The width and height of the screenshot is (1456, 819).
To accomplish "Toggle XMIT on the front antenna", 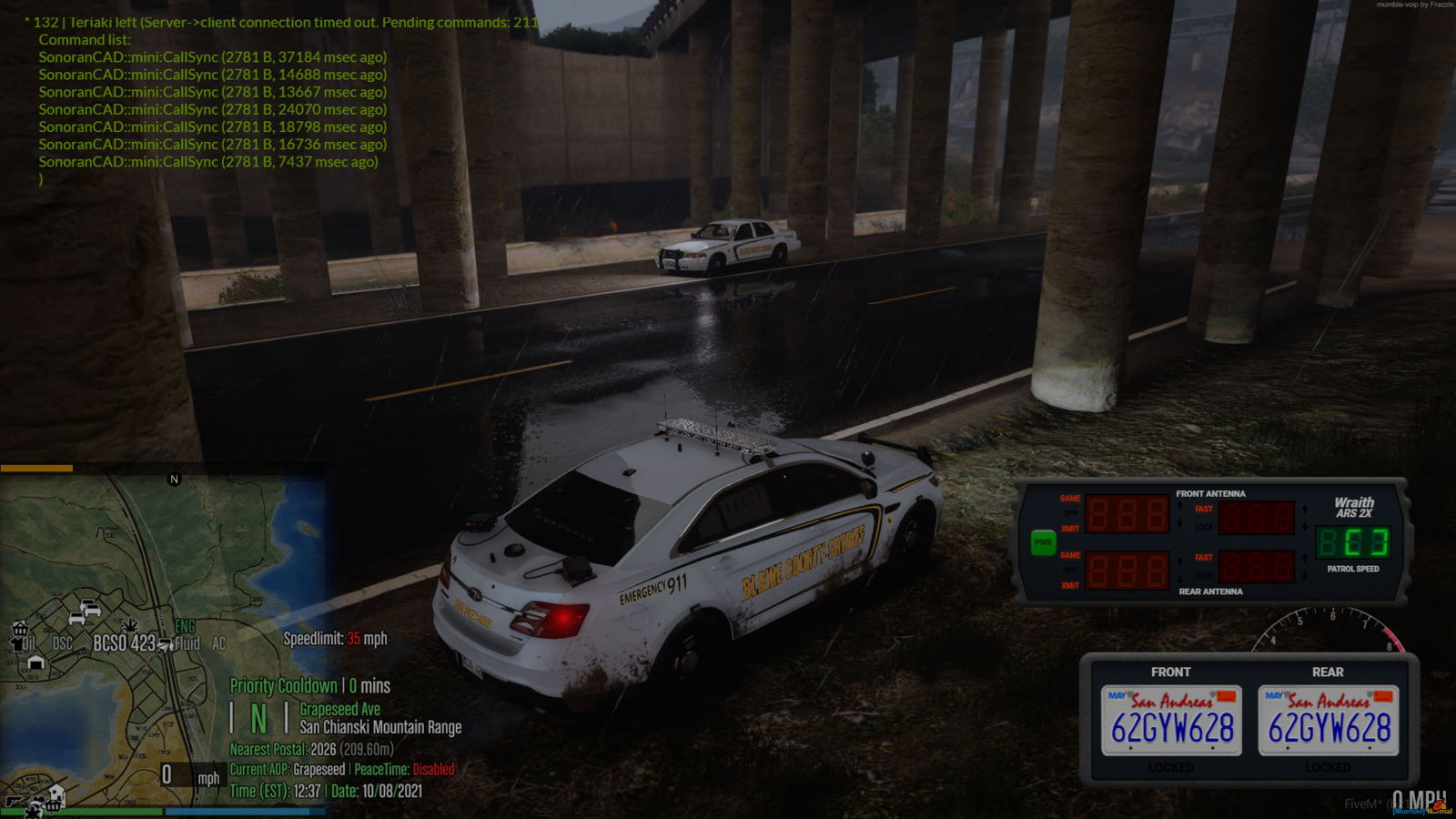I will [x=1070, y=529].
